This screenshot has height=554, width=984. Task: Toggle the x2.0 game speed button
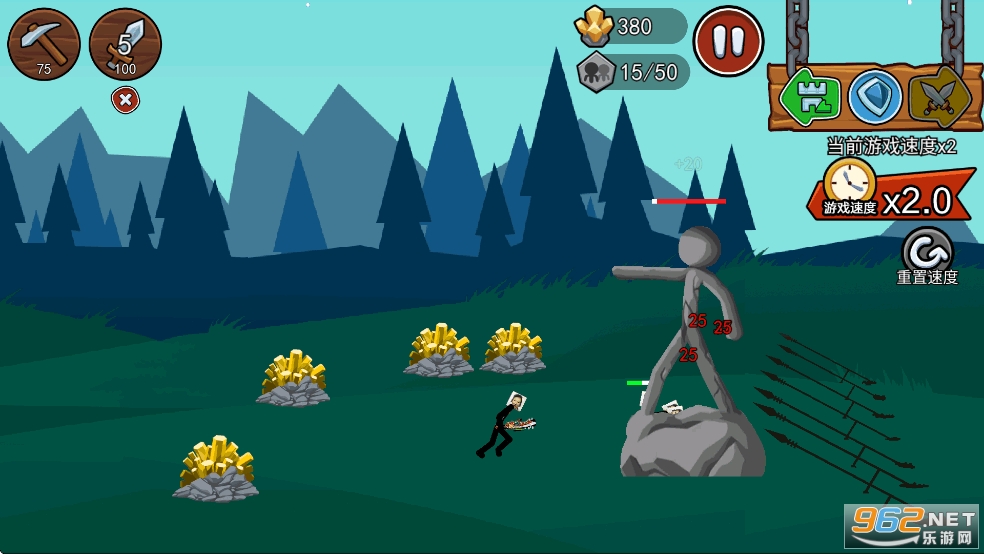(x=890, y=195)
